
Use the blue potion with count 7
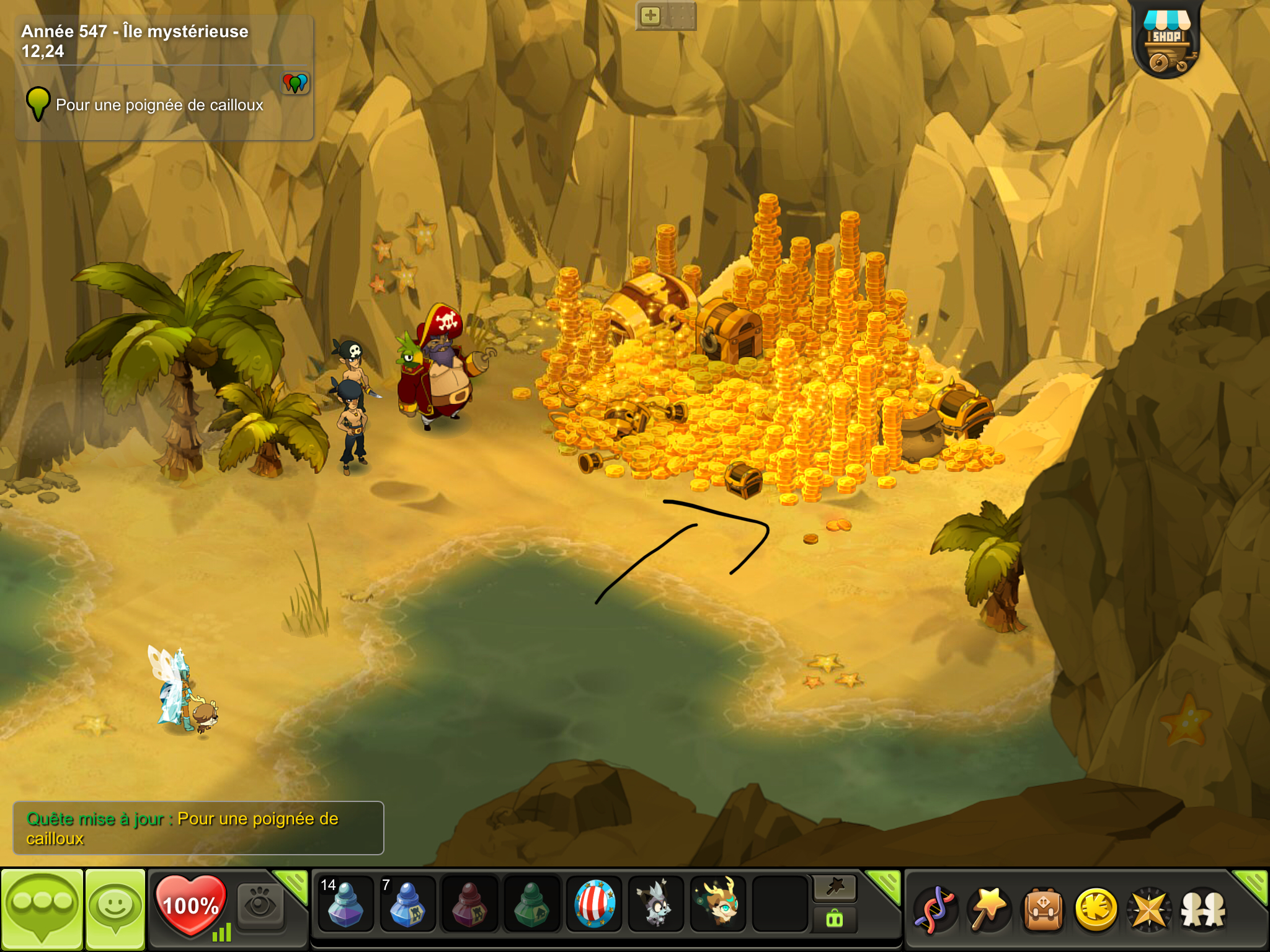point(407,904)
